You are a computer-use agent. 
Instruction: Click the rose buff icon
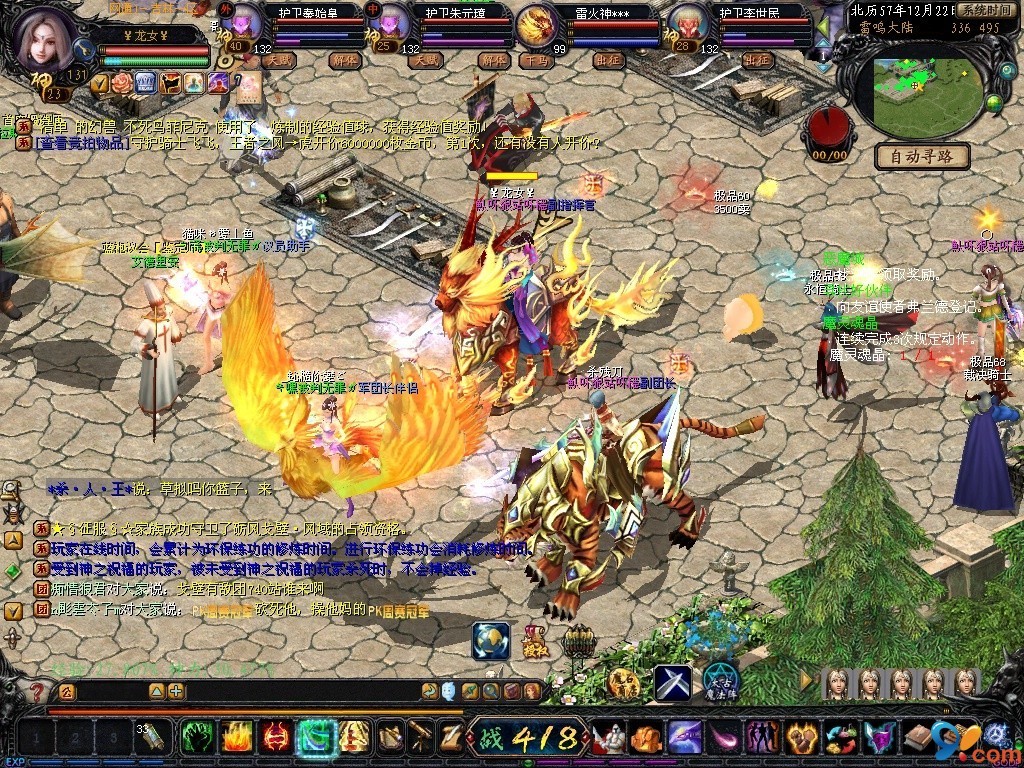pos(123,82)
